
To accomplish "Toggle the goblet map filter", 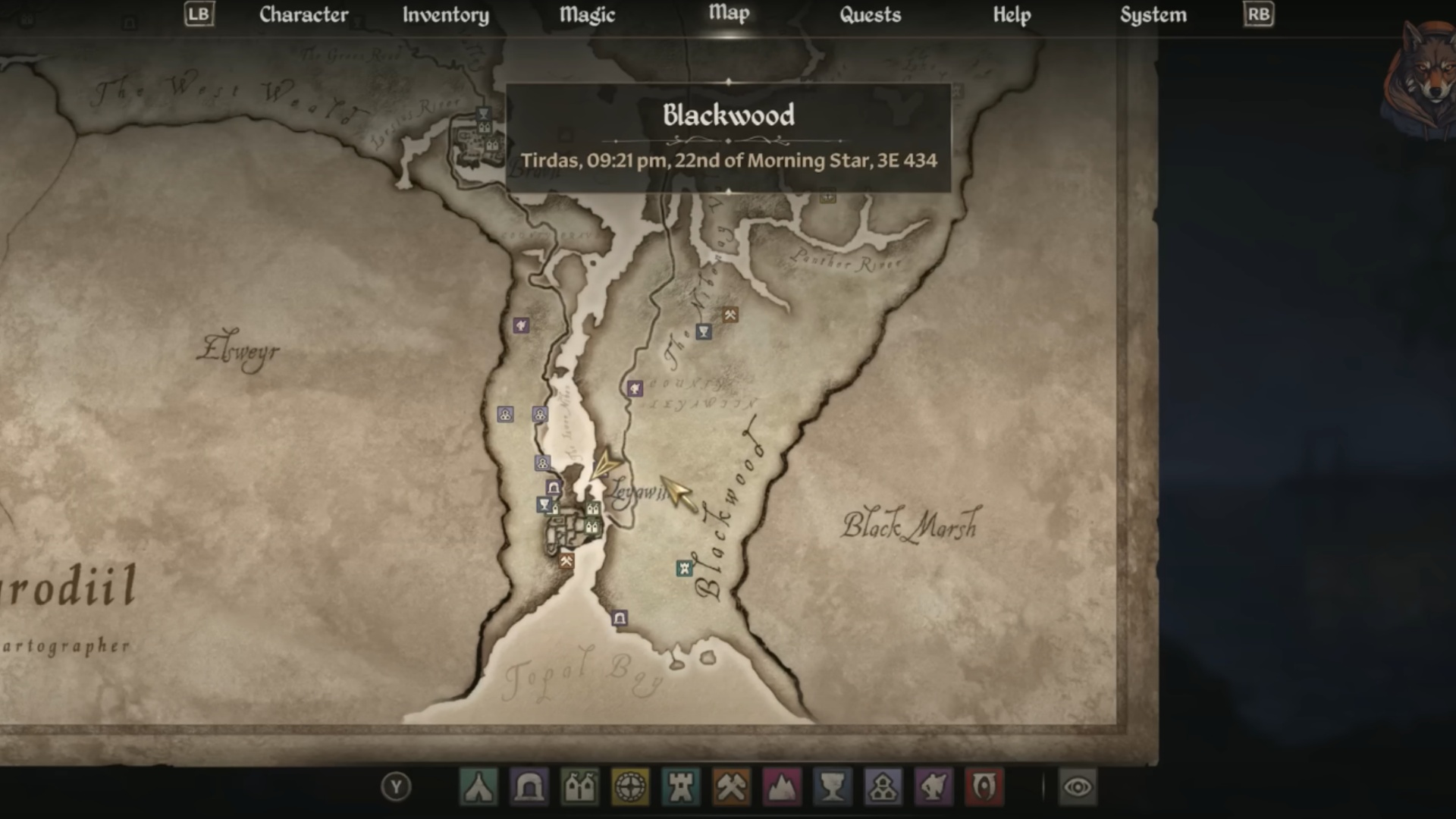I will 833,787.
